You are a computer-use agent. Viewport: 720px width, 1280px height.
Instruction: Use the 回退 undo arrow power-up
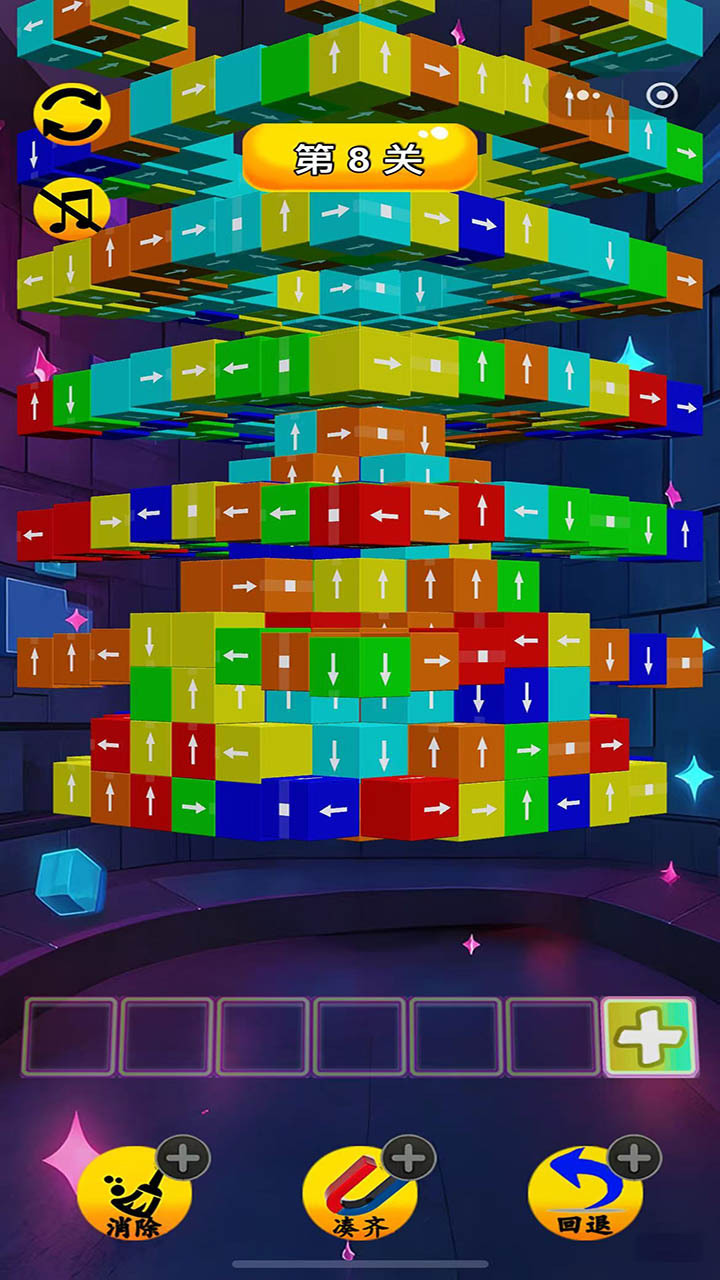(x=586, y=1192)
